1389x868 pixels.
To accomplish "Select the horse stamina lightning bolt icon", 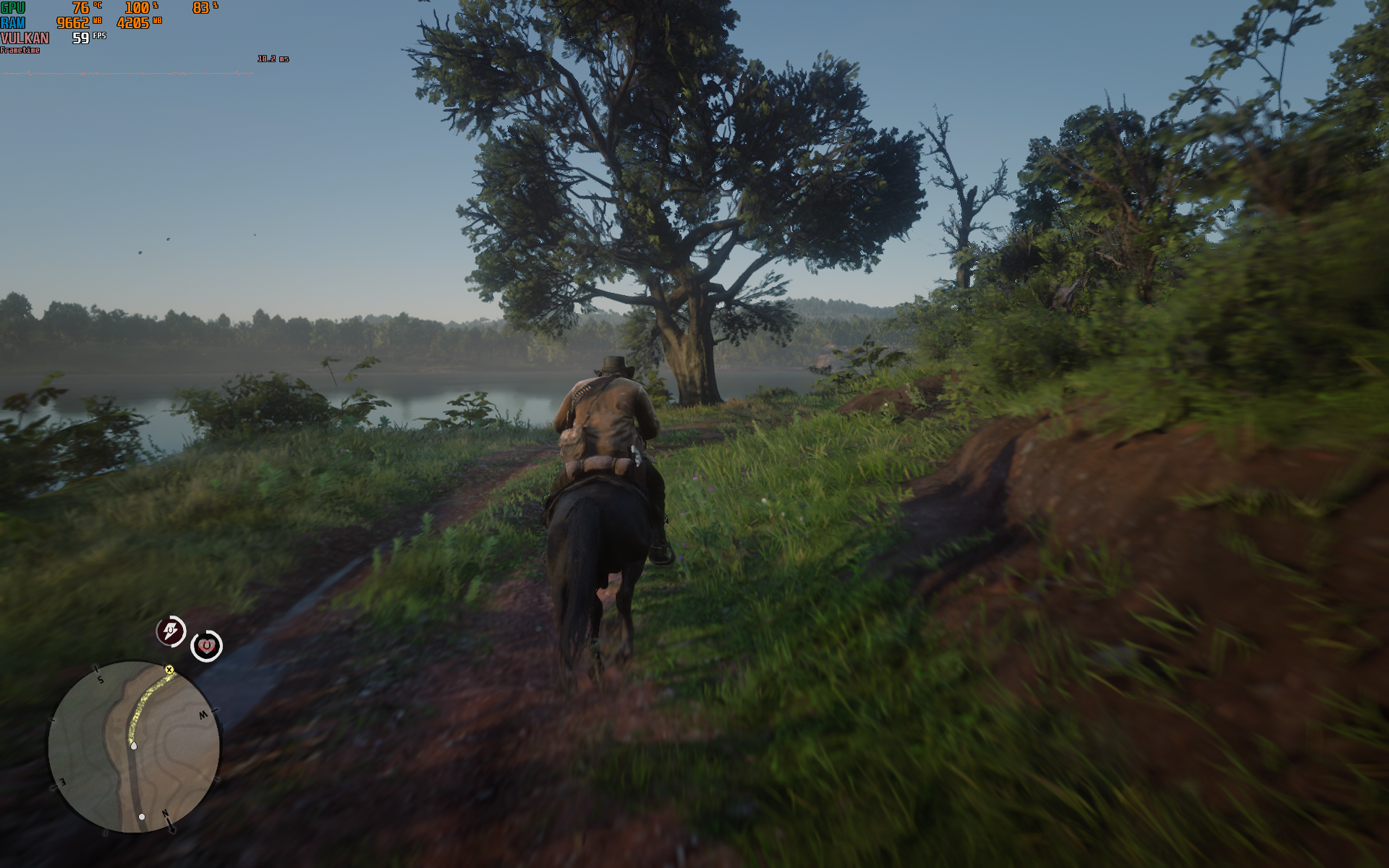I will 171,631.
